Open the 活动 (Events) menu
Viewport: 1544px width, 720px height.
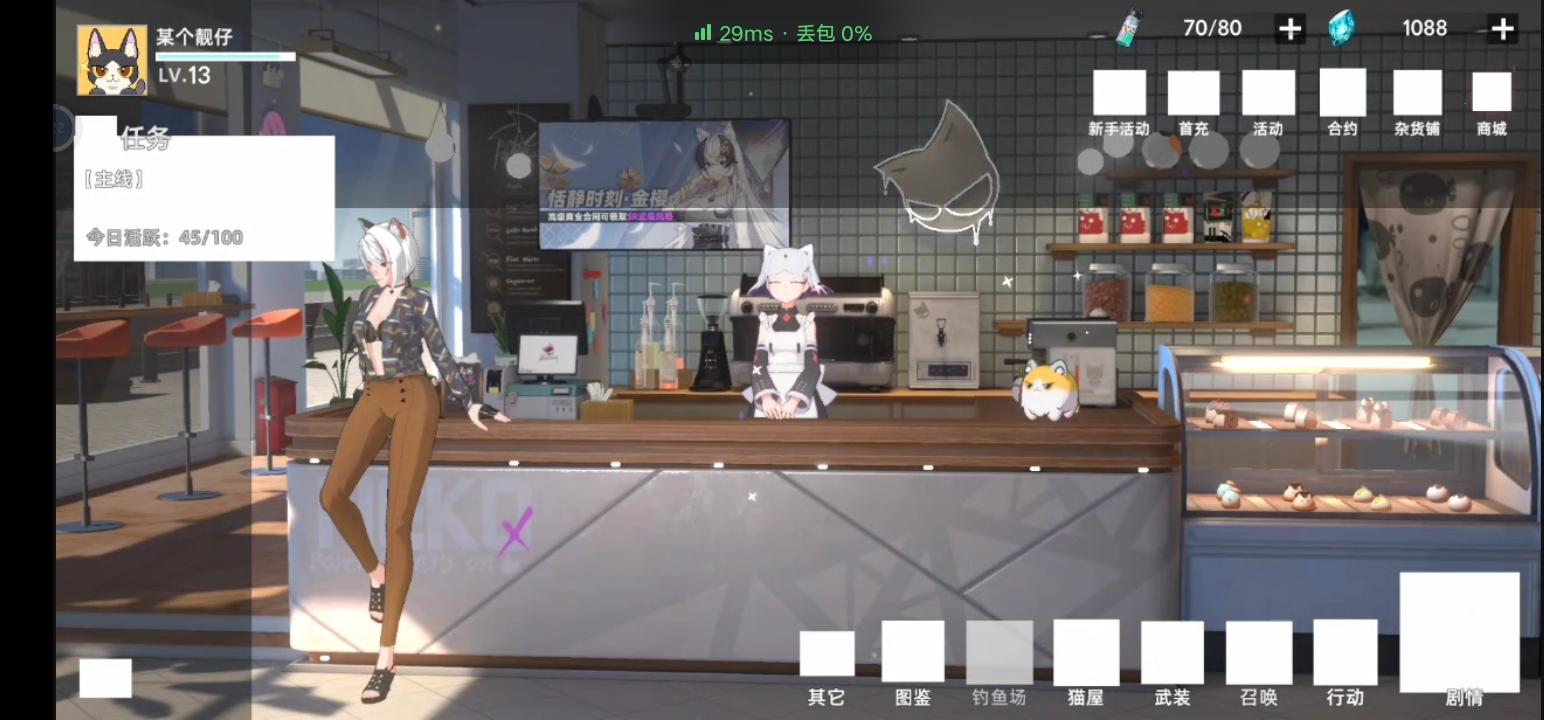(x=1267, y=90)
